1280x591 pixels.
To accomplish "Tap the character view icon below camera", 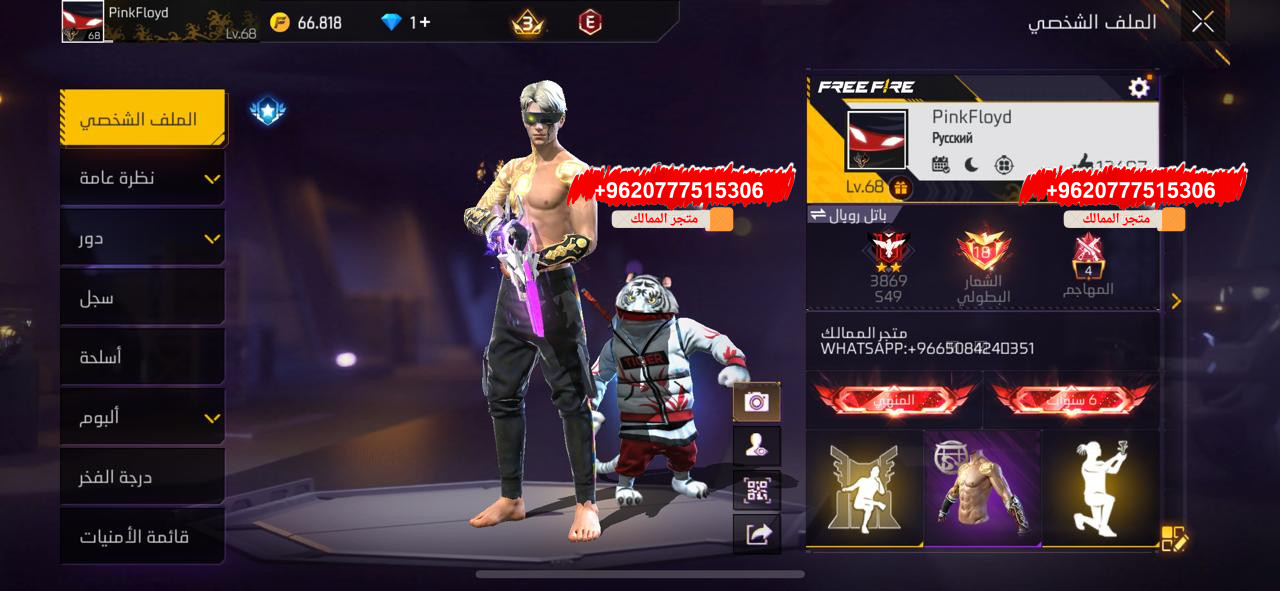I will (756, 446).
